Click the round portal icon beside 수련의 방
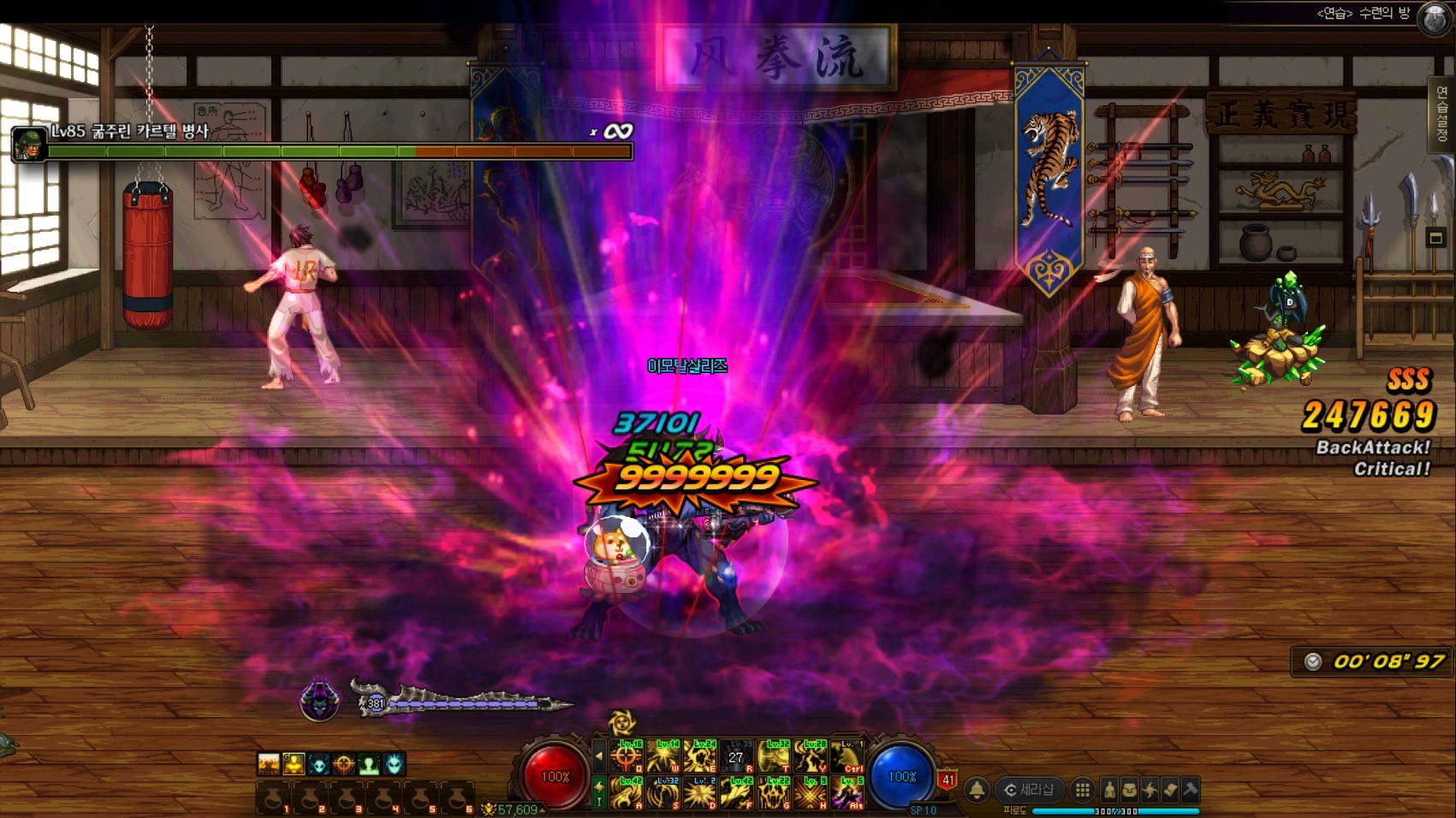Image resolution: width=1456 pixels, height=818 pixels. click(1435, 17)
